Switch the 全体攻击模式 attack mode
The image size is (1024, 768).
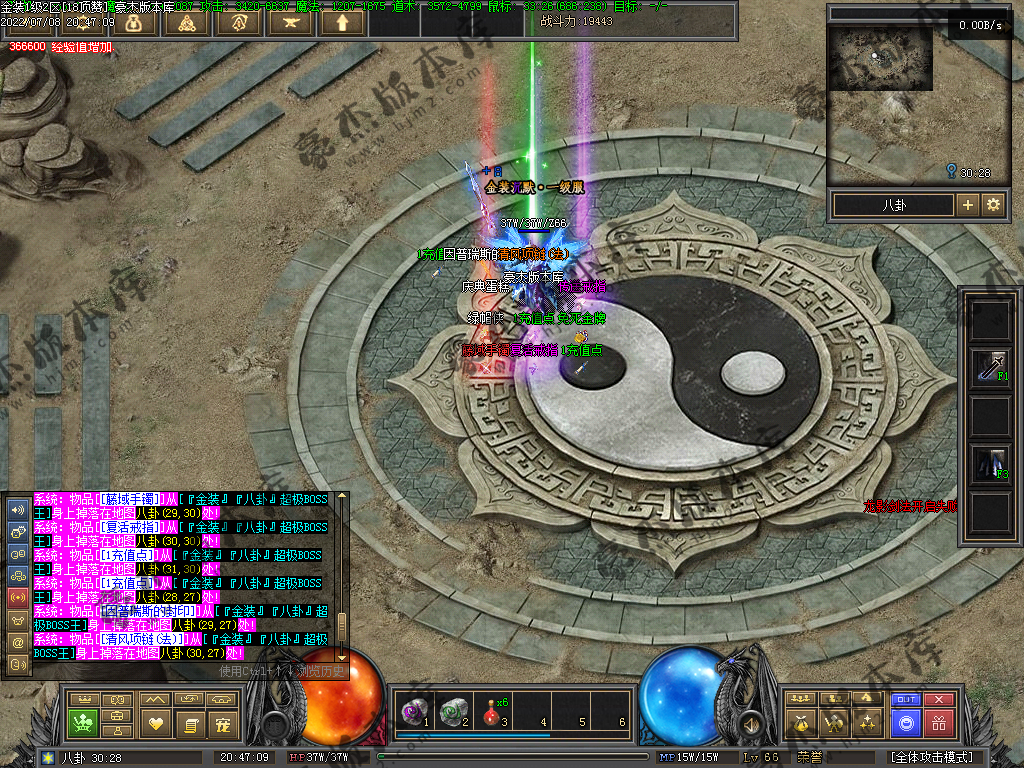coord(932,757)
